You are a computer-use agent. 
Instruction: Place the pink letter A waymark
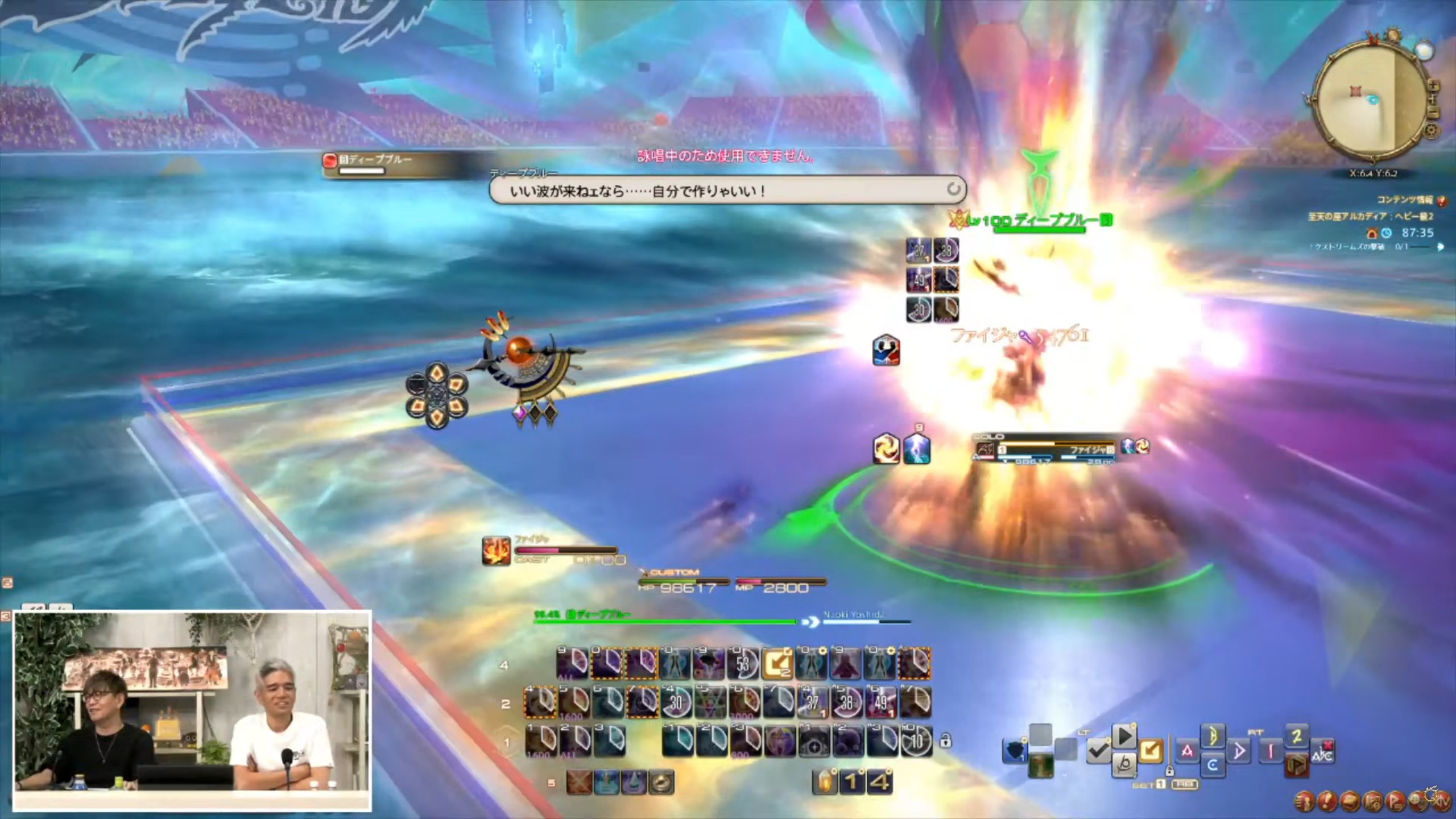click(x=1187, y=751)
